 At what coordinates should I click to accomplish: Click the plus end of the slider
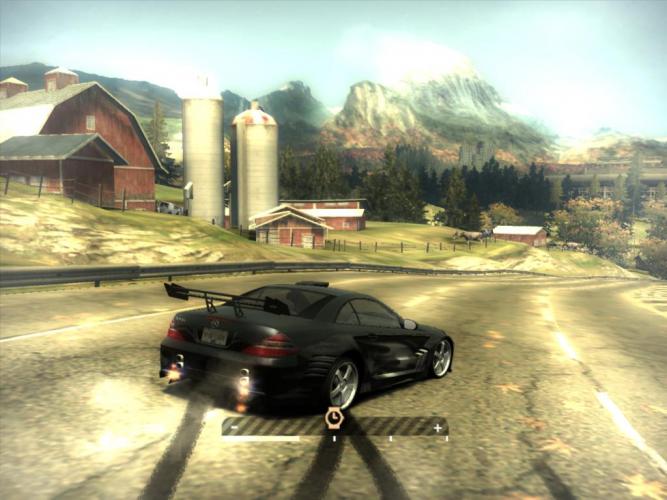[x=437, y=428]
